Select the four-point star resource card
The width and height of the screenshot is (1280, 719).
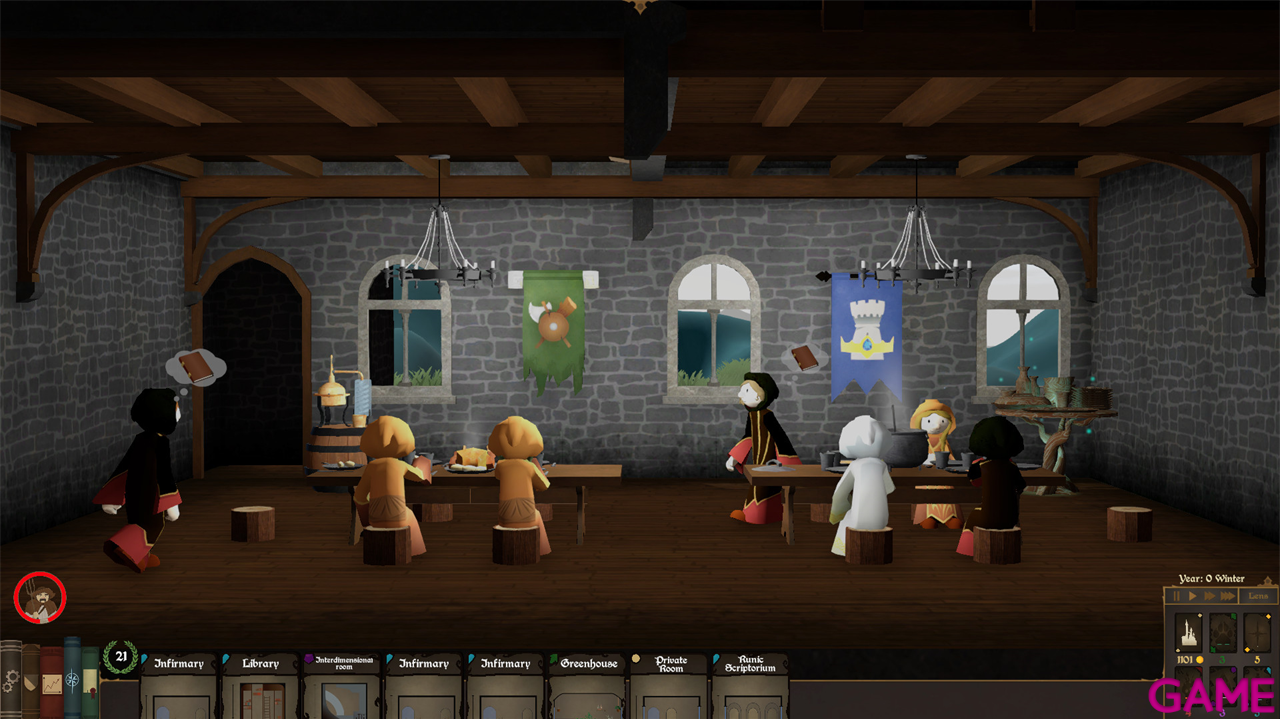[x=1257, y=633]
